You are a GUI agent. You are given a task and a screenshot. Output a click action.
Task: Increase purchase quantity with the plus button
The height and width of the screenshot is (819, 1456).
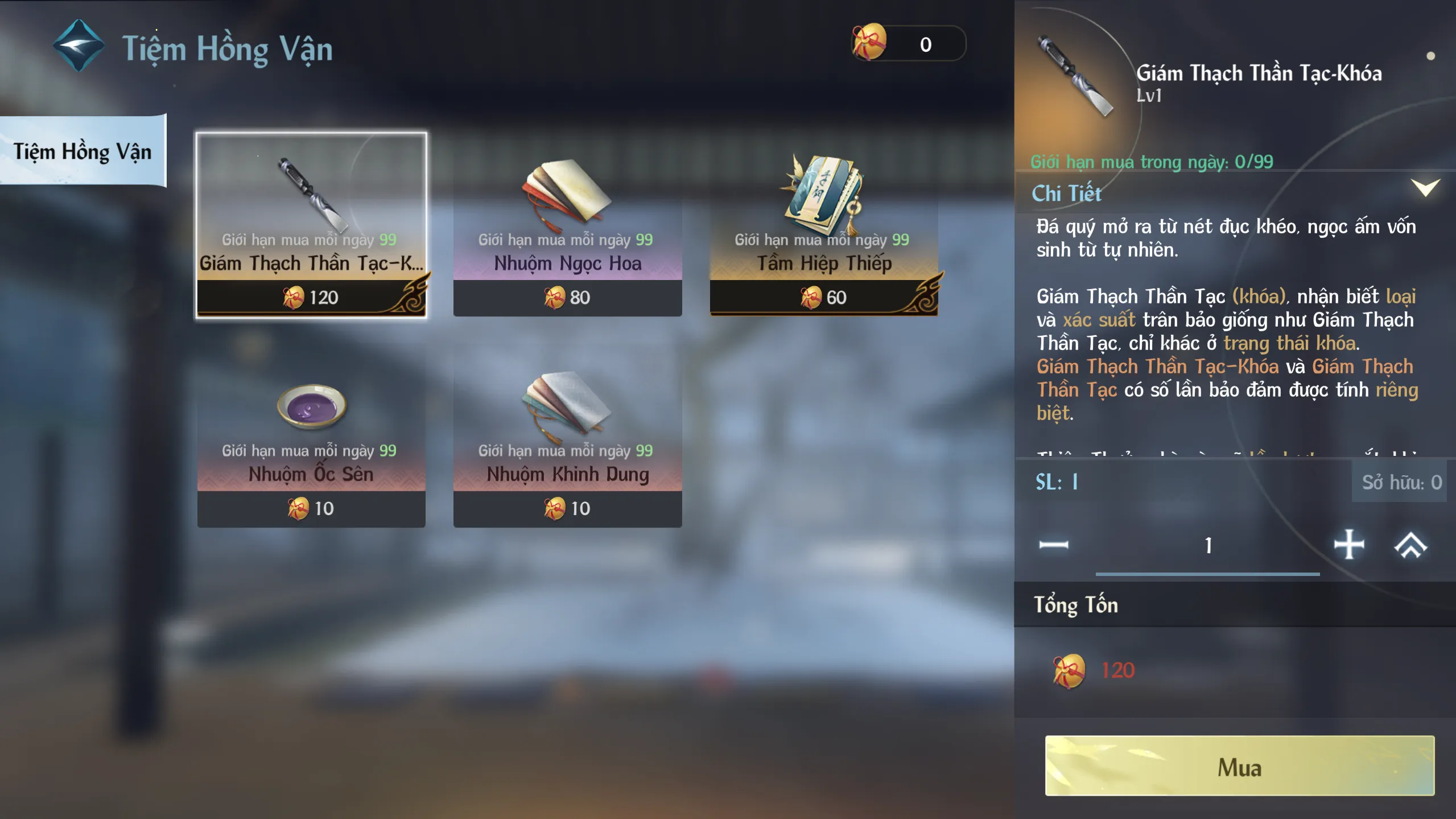[x=1348, y=545]
